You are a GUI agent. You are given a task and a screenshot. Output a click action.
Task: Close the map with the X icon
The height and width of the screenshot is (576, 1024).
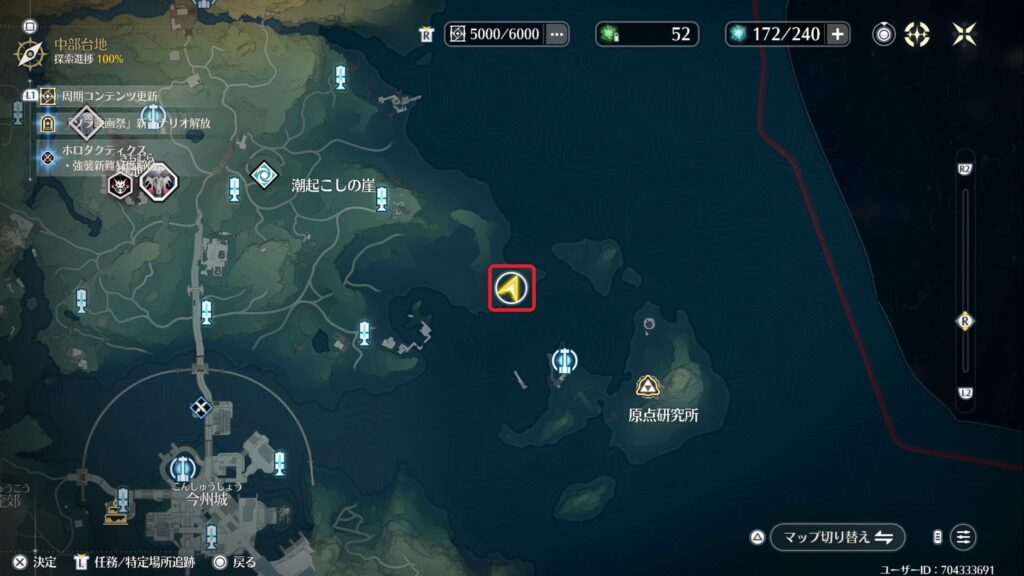pyautogui.click(x=965, y=34)
